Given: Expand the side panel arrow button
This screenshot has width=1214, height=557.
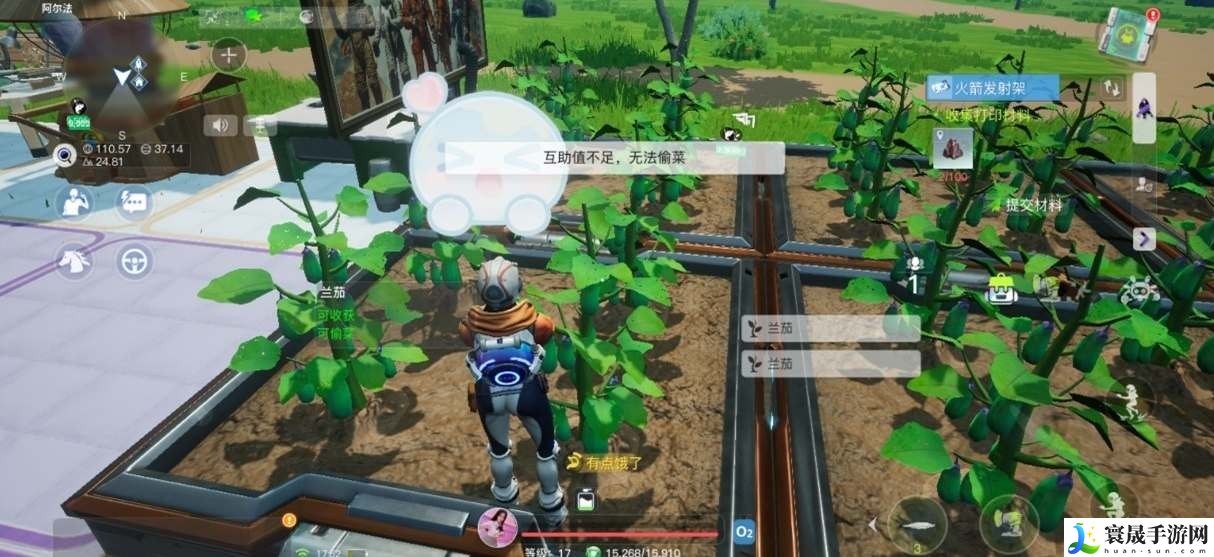Looking at the screenshot, I should point(1144,239).
